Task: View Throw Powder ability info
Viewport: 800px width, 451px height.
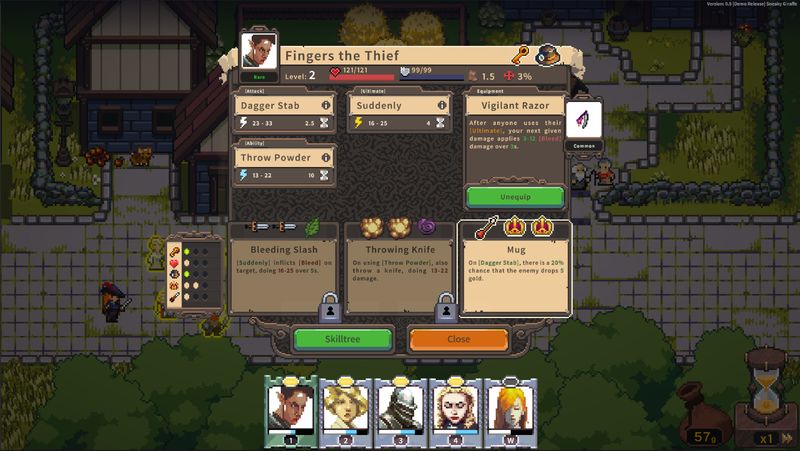Action: [325, 158]
